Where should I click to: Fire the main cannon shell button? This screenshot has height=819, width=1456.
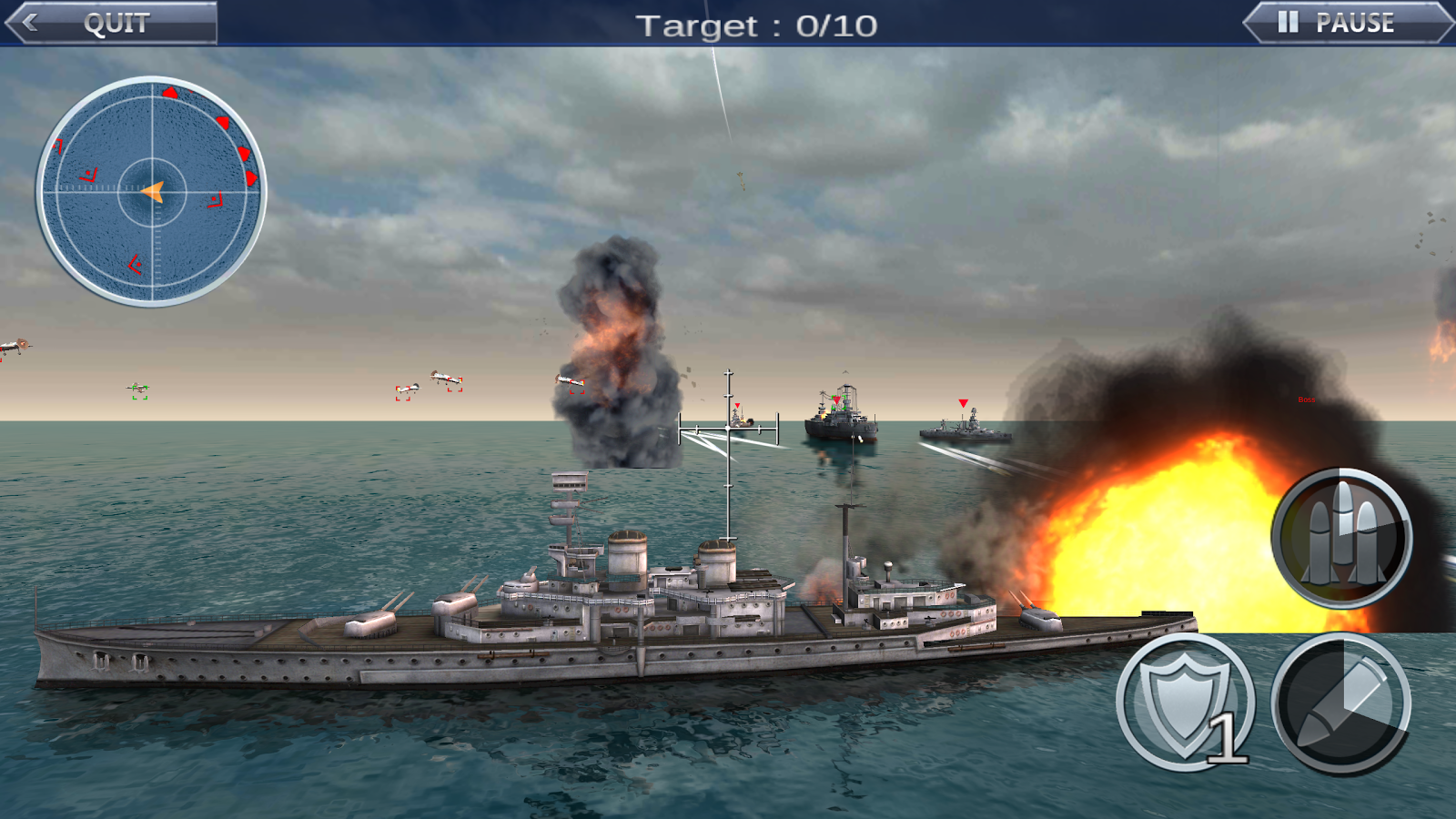[x=1341, y=703]
